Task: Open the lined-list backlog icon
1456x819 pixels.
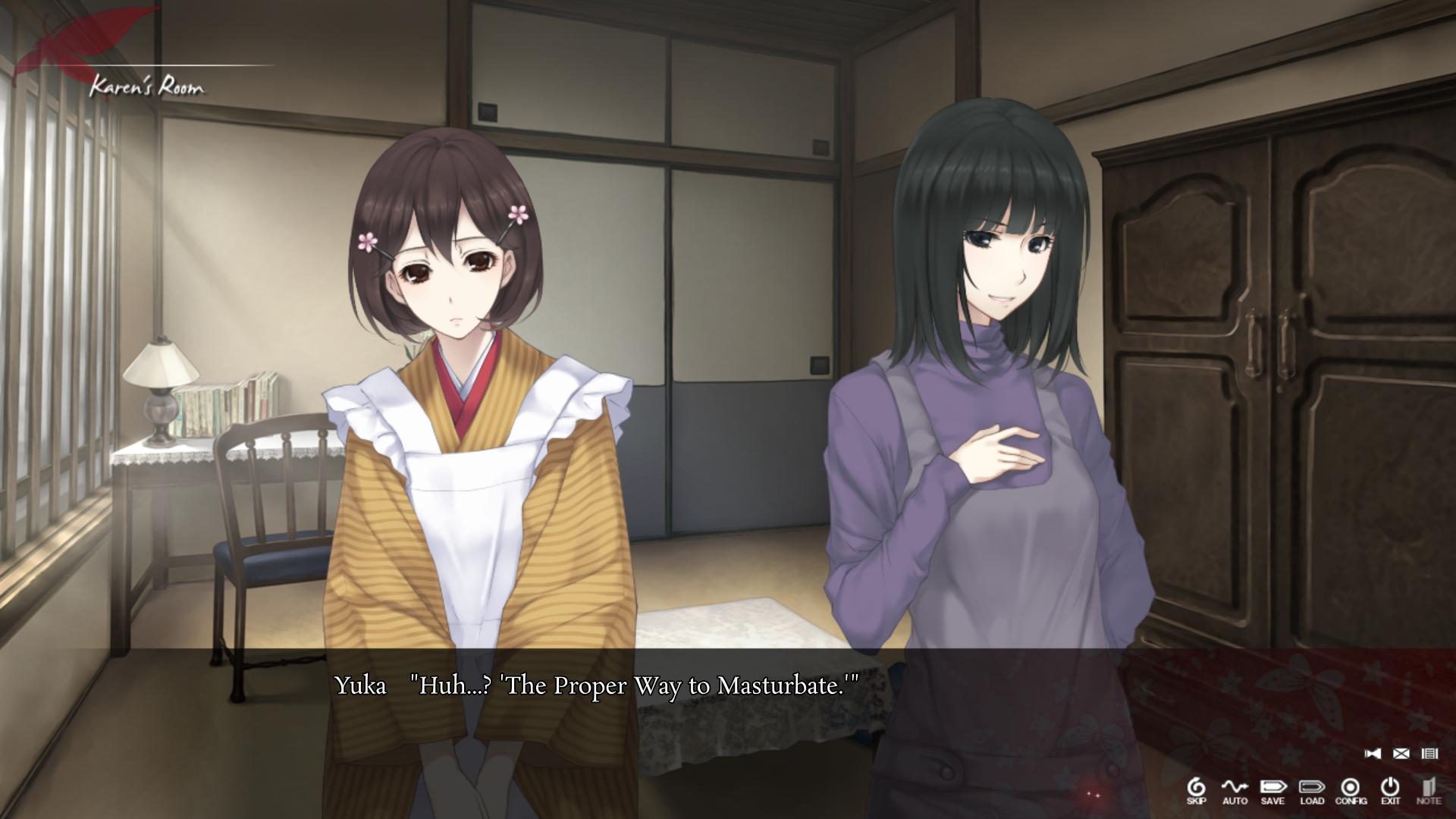Action: [x=1429, y=753]
